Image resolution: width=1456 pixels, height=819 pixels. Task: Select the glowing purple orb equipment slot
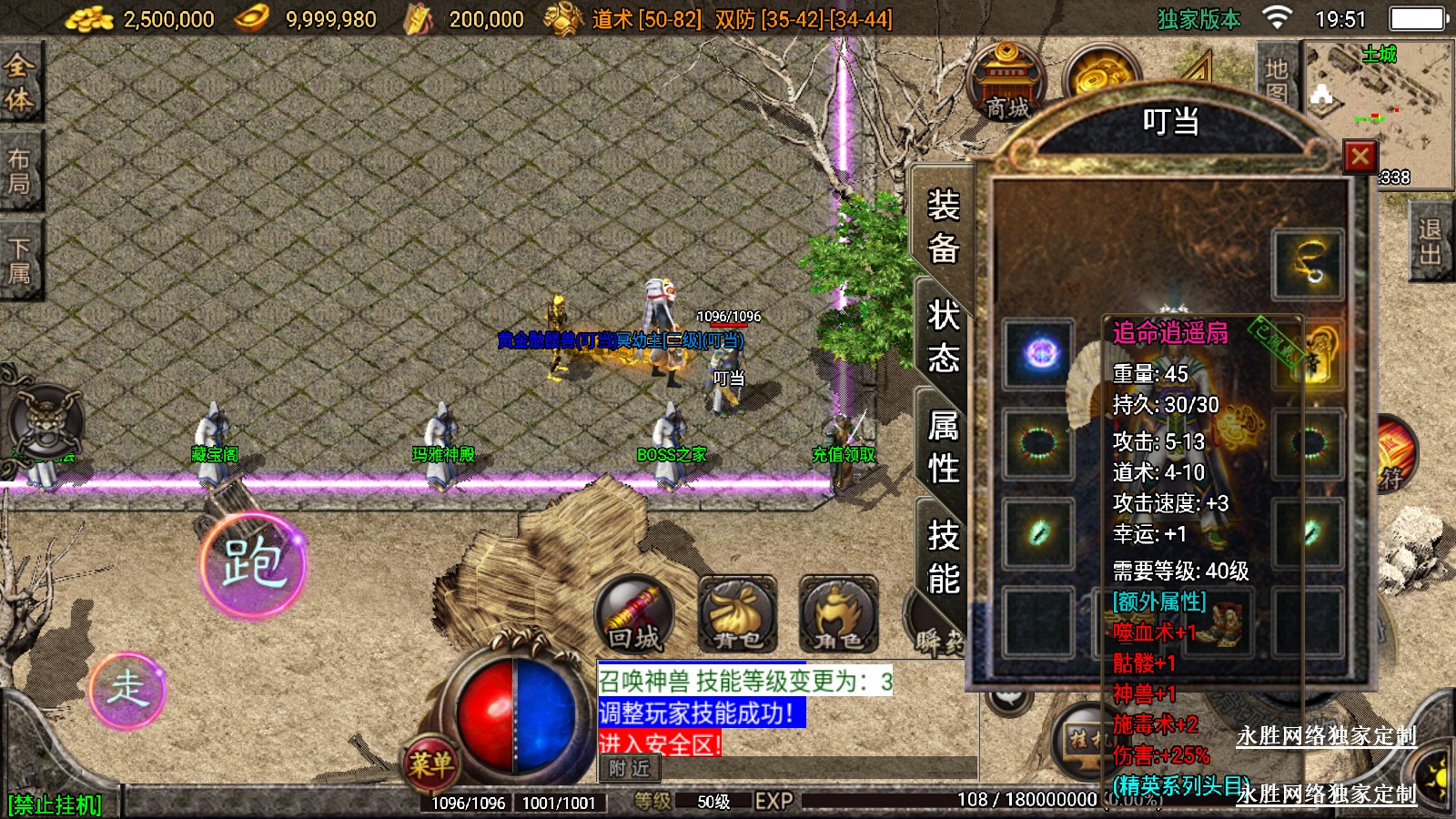point(1039,353)
